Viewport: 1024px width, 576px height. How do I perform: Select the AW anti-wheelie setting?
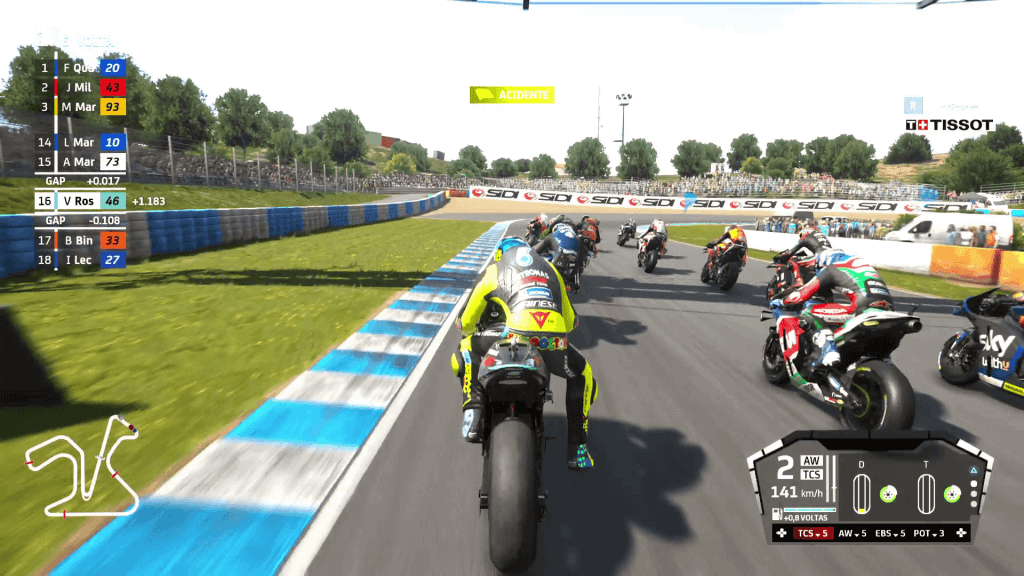pos(852,533)
